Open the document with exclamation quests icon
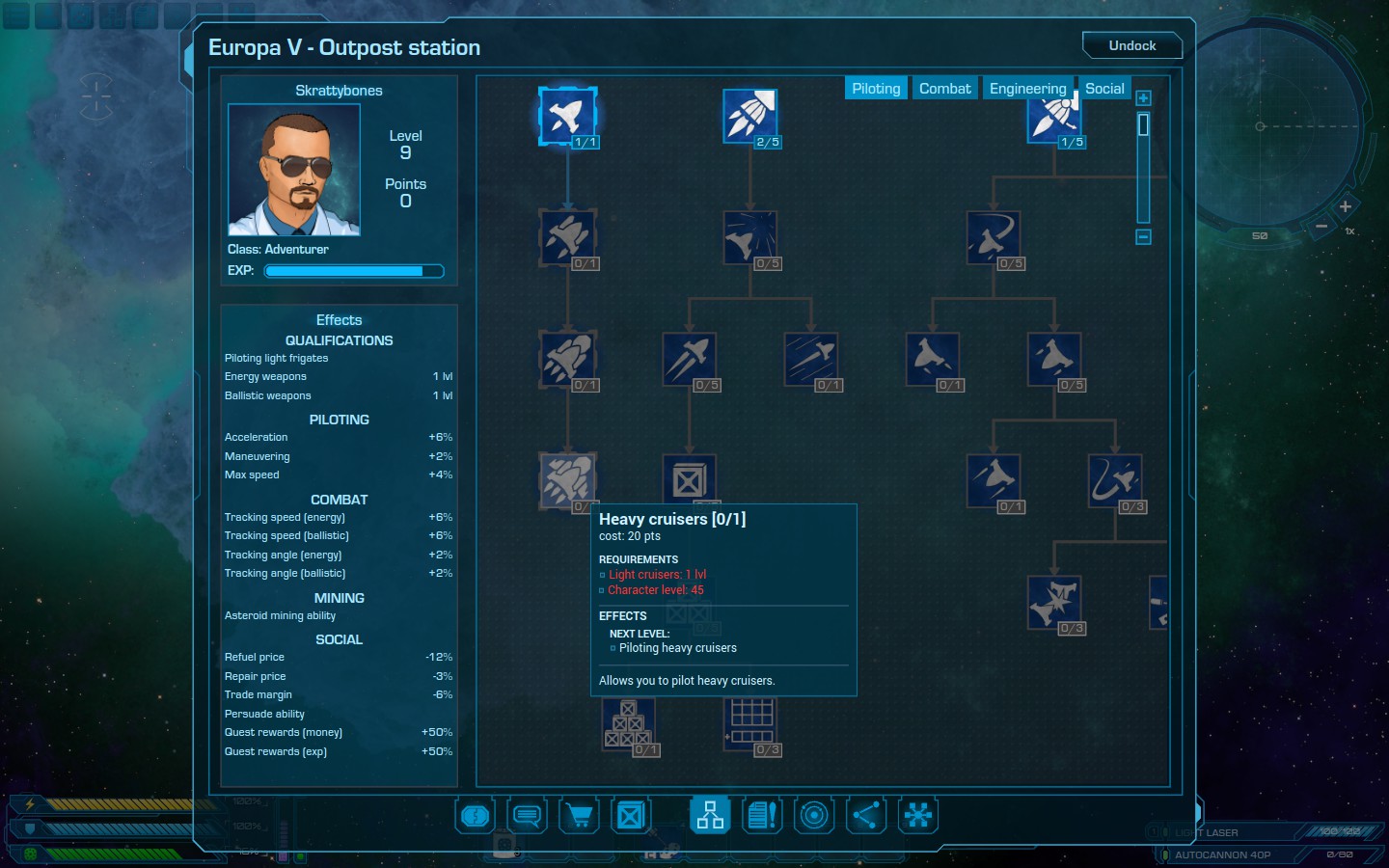 (x=762, y=816)
